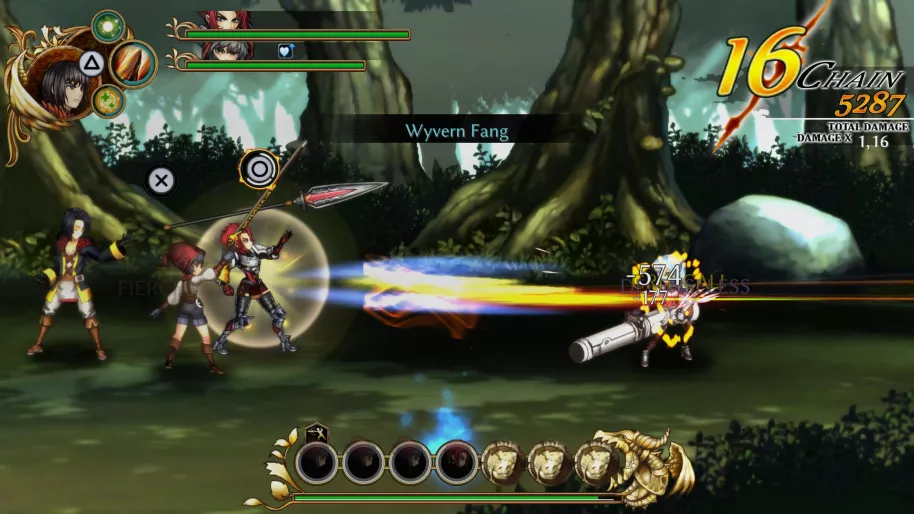This screenshot has height=514, width=914.
Task: Inspect the heart buff status icon
Action: [x=285, y=51]
